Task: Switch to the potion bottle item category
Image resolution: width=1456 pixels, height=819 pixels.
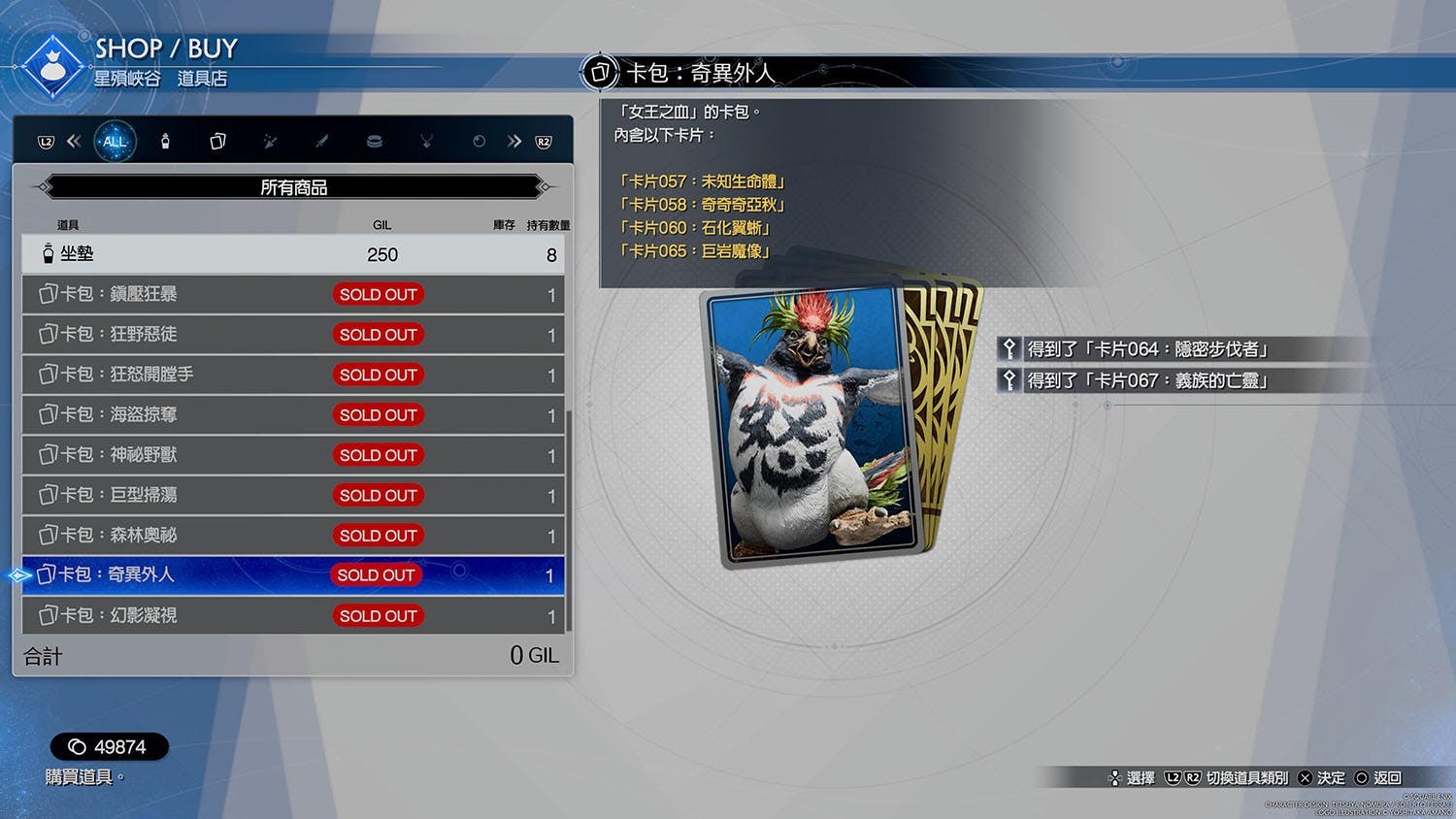Action: pos(165,142)
